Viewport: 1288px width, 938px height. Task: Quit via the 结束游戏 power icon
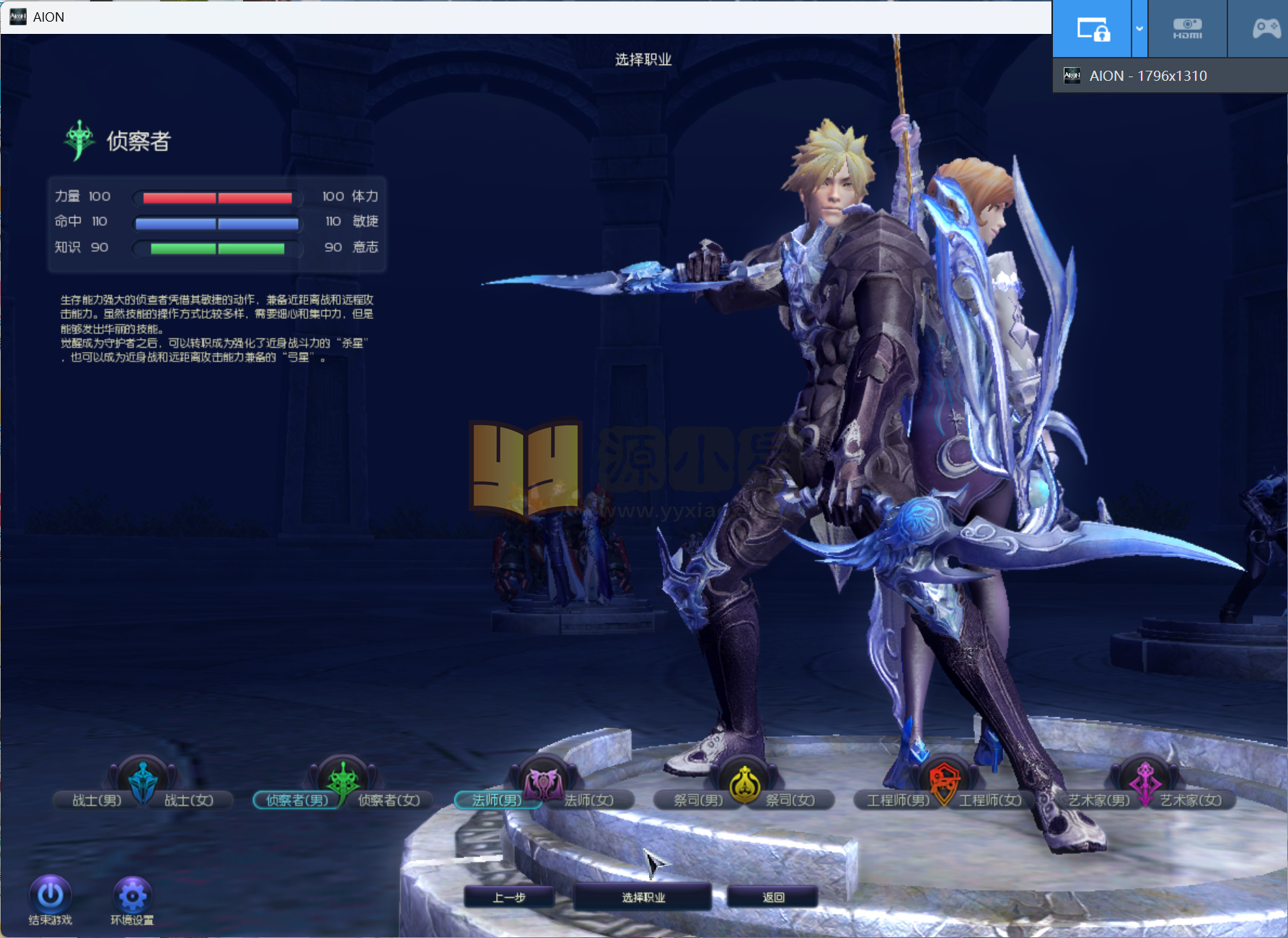click(50, 895)
